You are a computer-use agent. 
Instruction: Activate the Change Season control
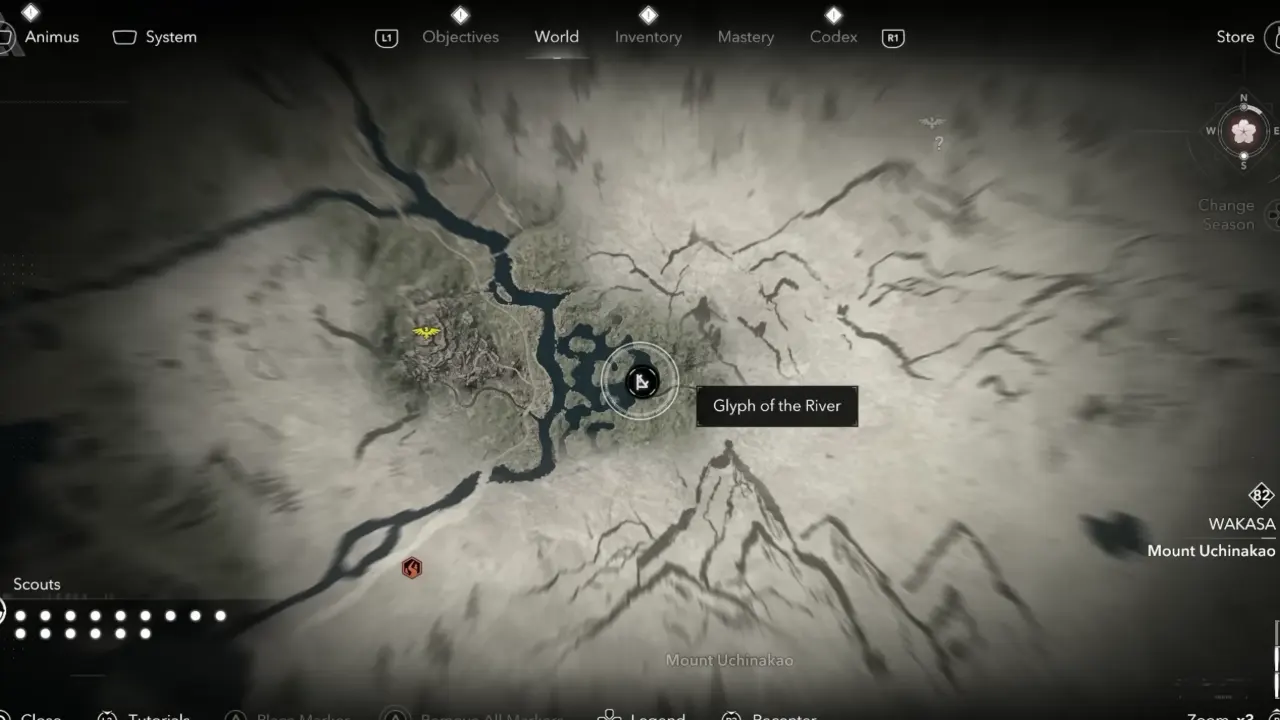click(x=1227, y=214)
